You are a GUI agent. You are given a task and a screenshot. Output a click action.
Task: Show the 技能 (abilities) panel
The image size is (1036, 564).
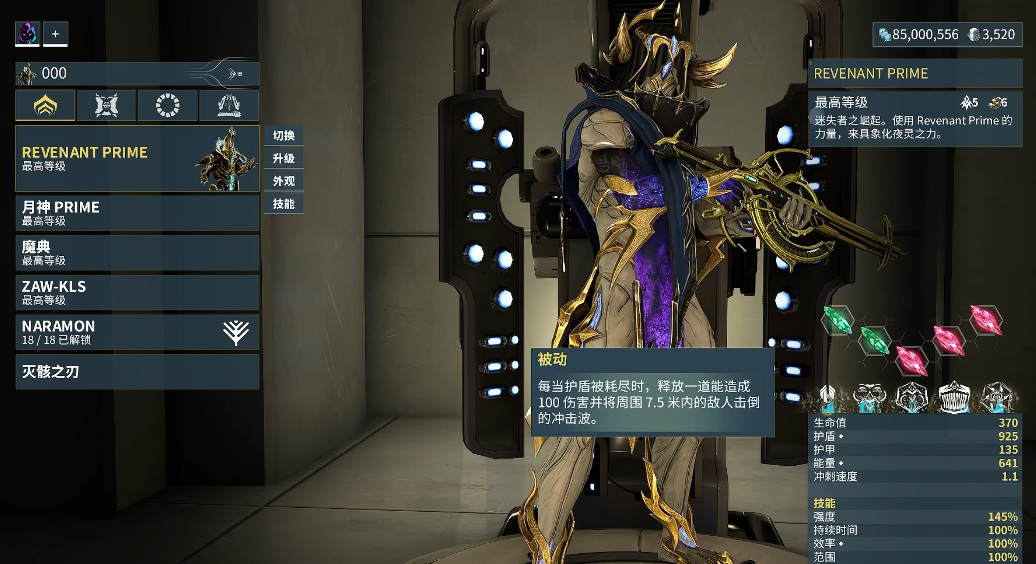[x=283, y=204]
